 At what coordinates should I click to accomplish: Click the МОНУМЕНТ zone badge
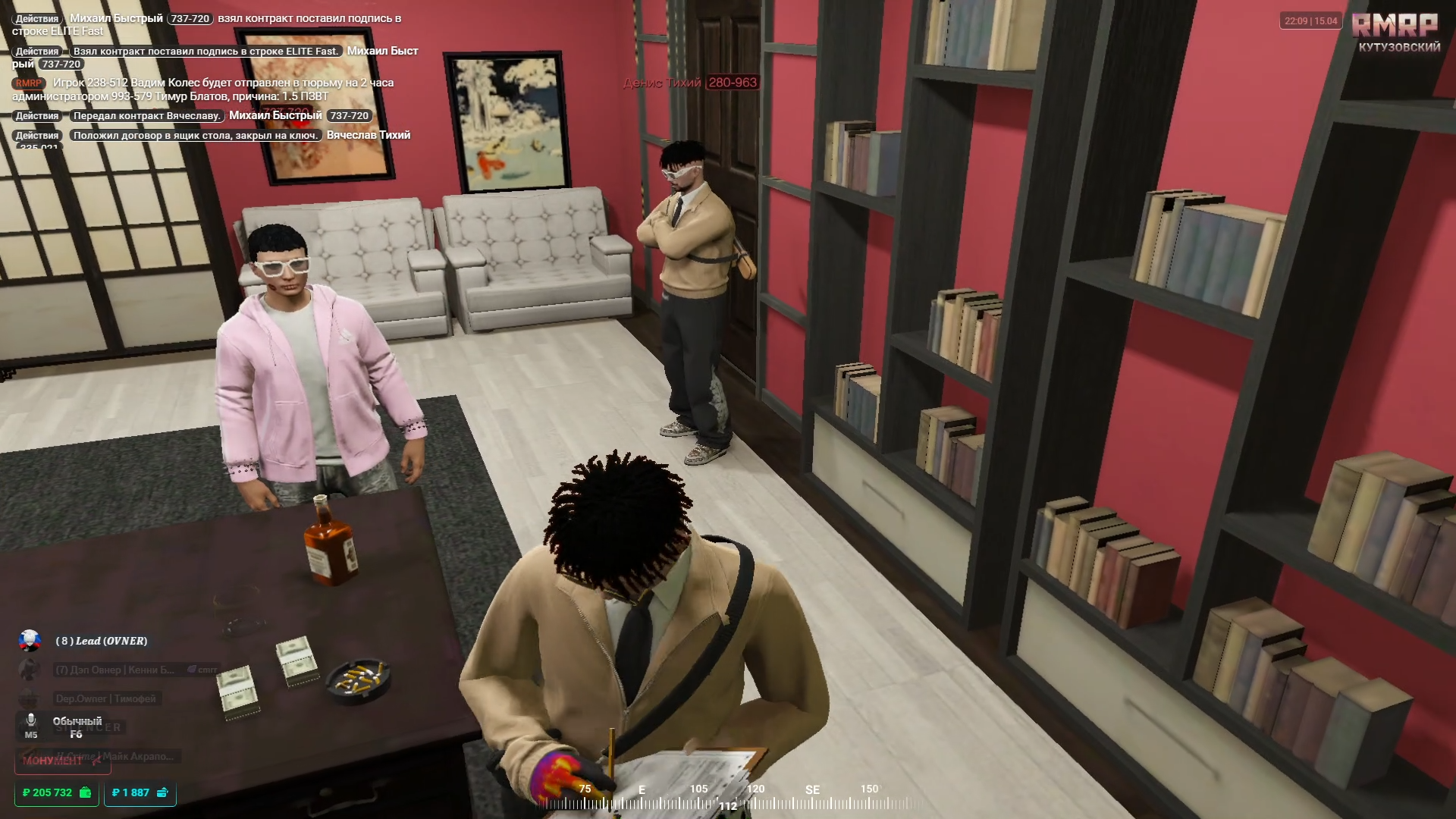point(61,761)
